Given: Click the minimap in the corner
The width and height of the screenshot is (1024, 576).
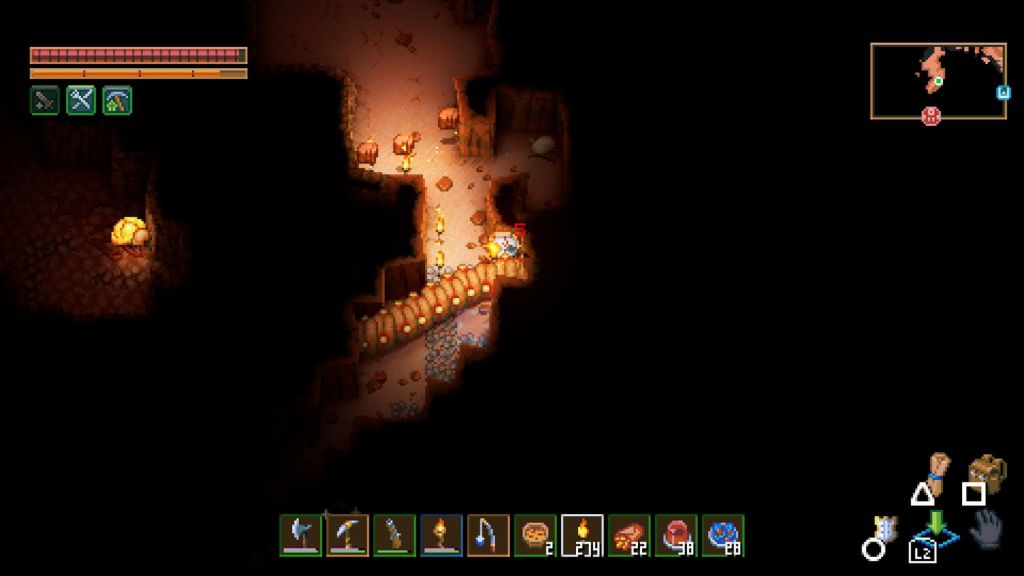Looking at the screenshot, I should [937, 80].
